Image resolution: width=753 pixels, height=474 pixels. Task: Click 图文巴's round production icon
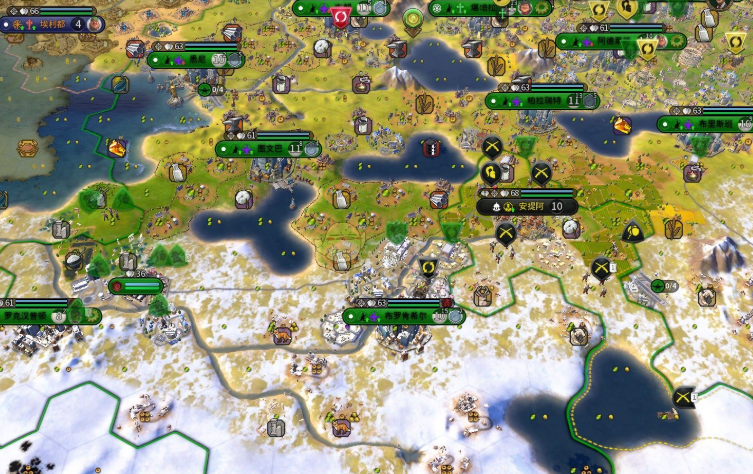(313, 149)
